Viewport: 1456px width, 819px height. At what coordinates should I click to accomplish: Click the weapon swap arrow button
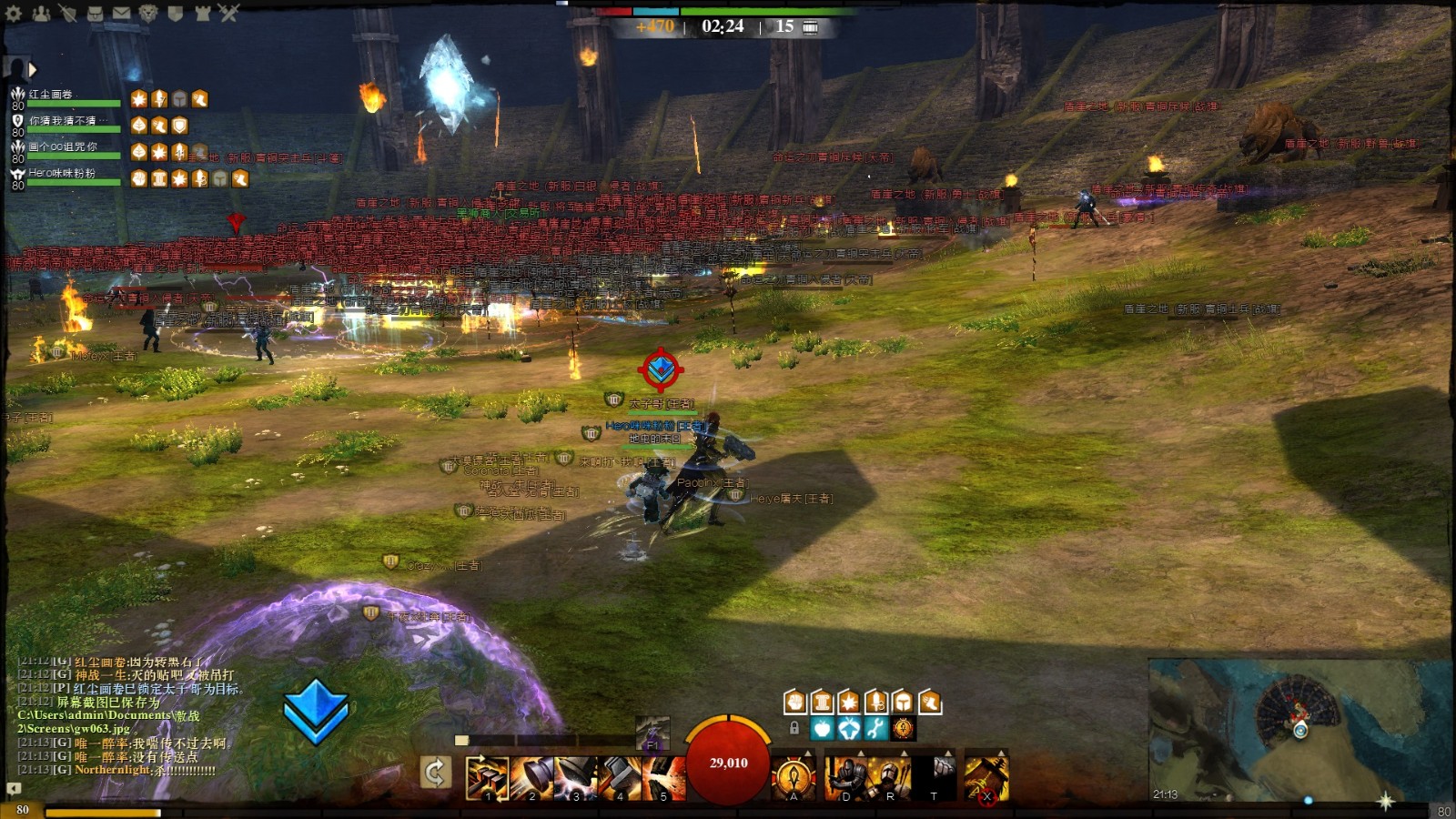pyautogui.click(x=436, y=773)
